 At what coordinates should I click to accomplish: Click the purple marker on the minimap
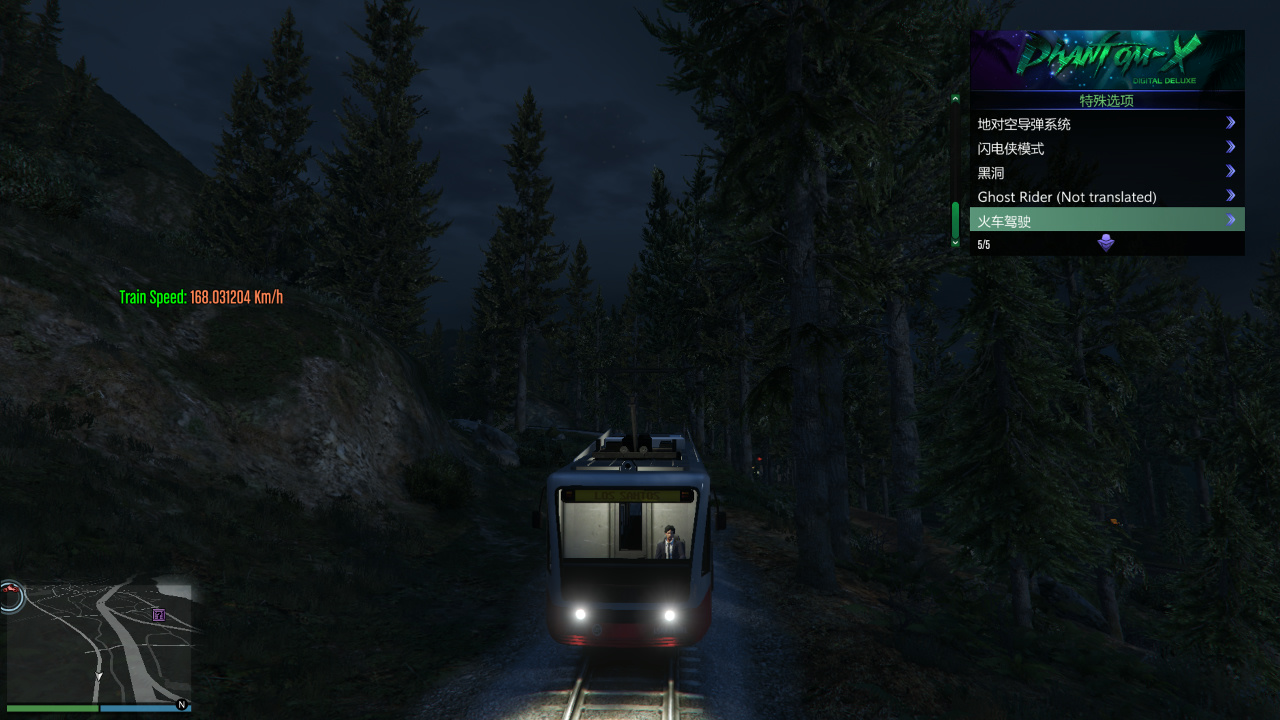pos(158,615)
